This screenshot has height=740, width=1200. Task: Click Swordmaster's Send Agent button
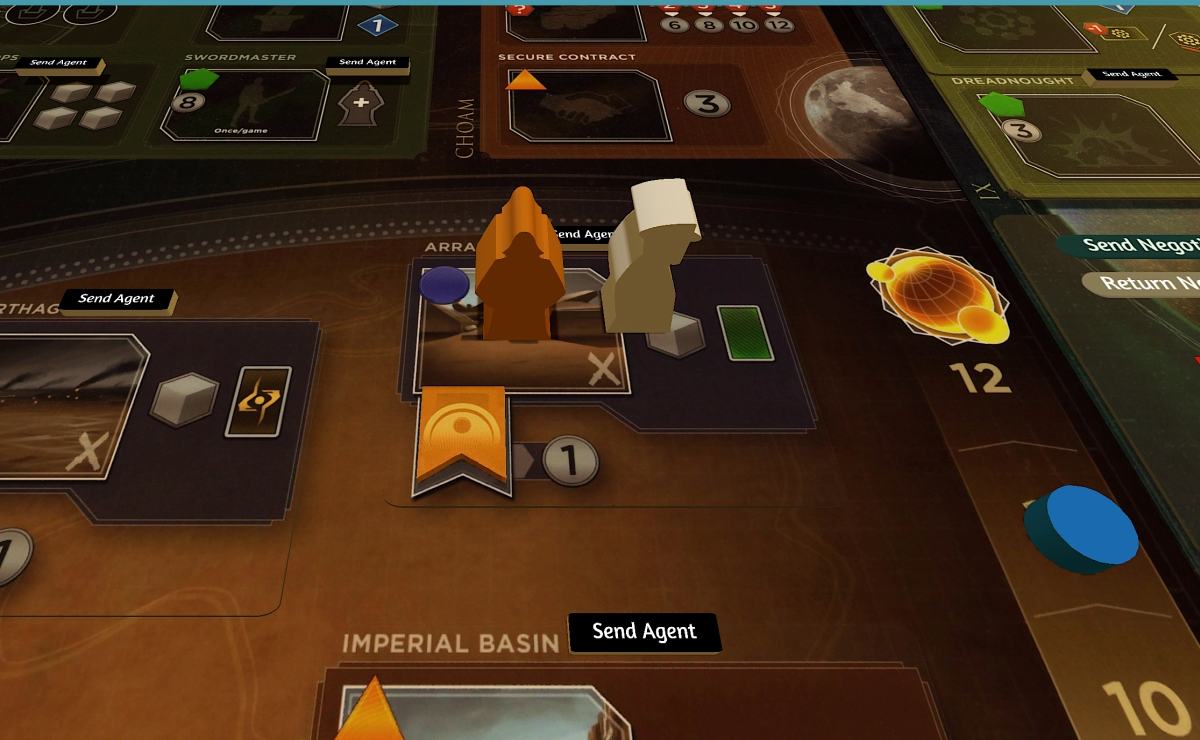(x=367, y=63)
